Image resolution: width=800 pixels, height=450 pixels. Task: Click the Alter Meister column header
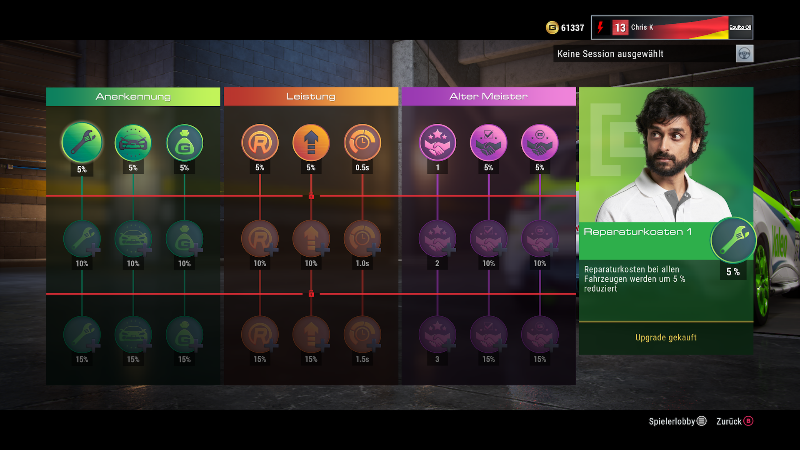488,96
